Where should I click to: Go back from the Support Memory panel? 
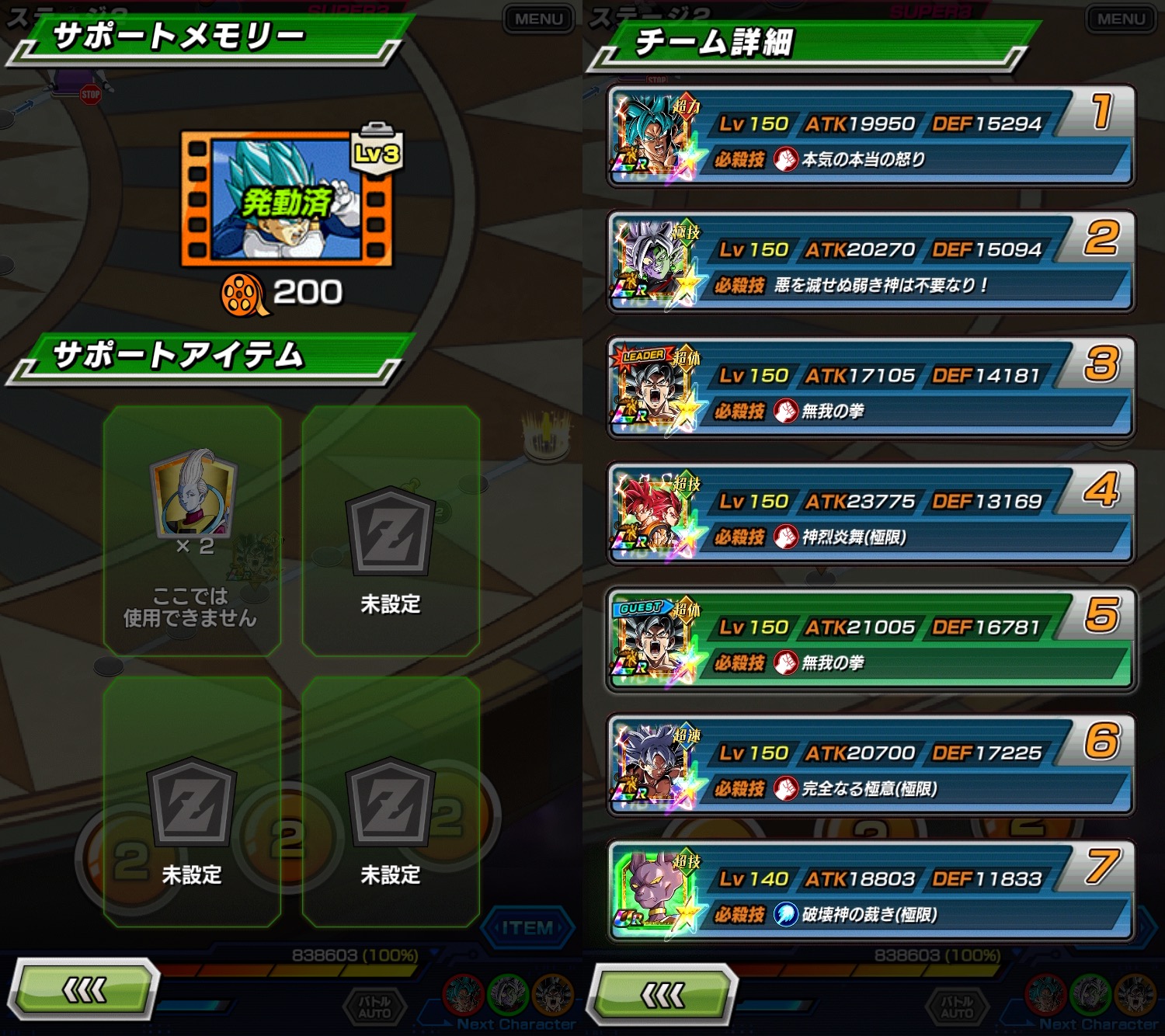tap(84, 990)
